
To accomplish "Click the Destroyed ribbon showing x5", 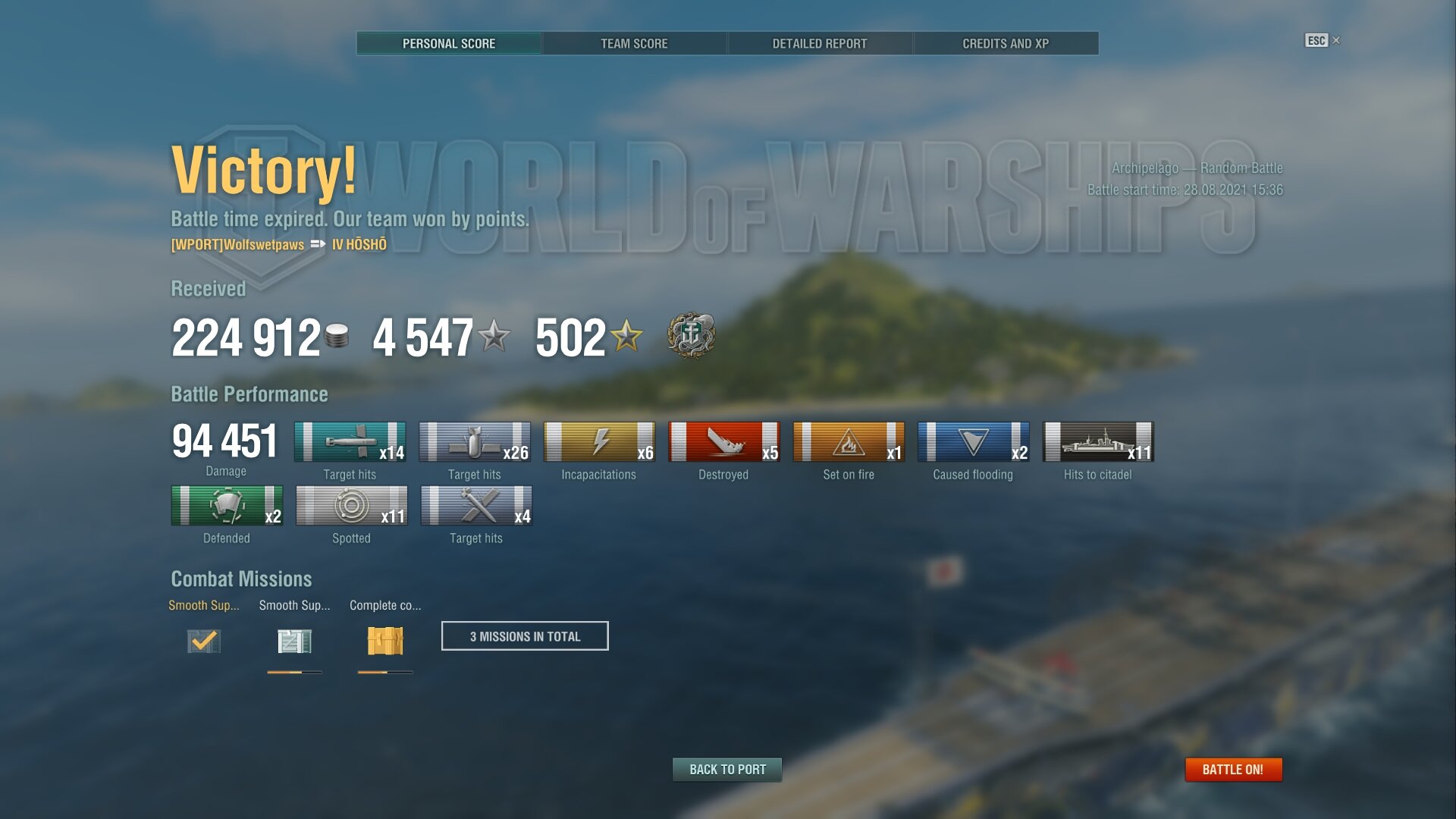I will coord(723,442).
